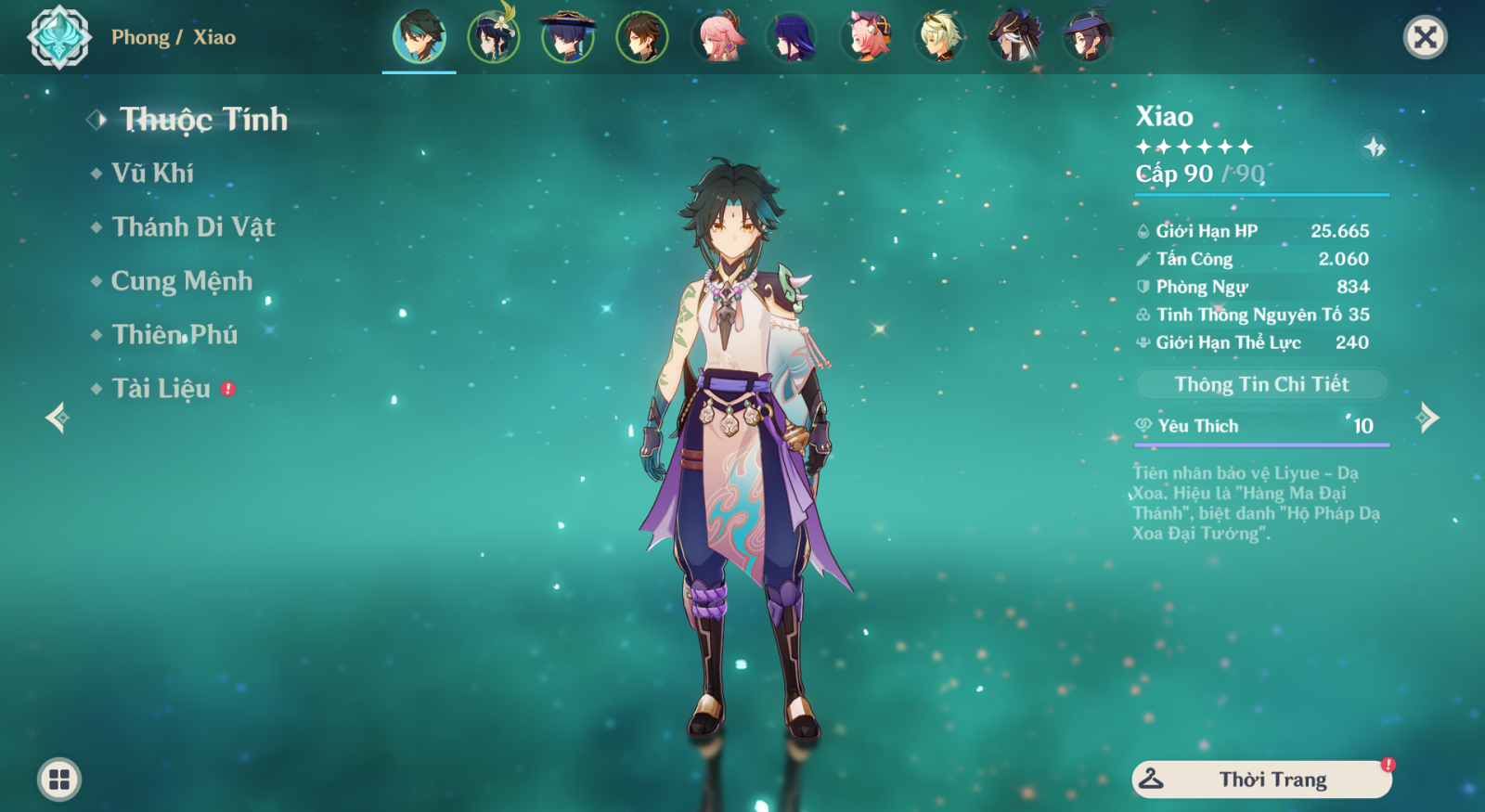The image size is (1485, 812).
Task: Open Thánh Di Vật artifacts section
Action: (192, 227)
